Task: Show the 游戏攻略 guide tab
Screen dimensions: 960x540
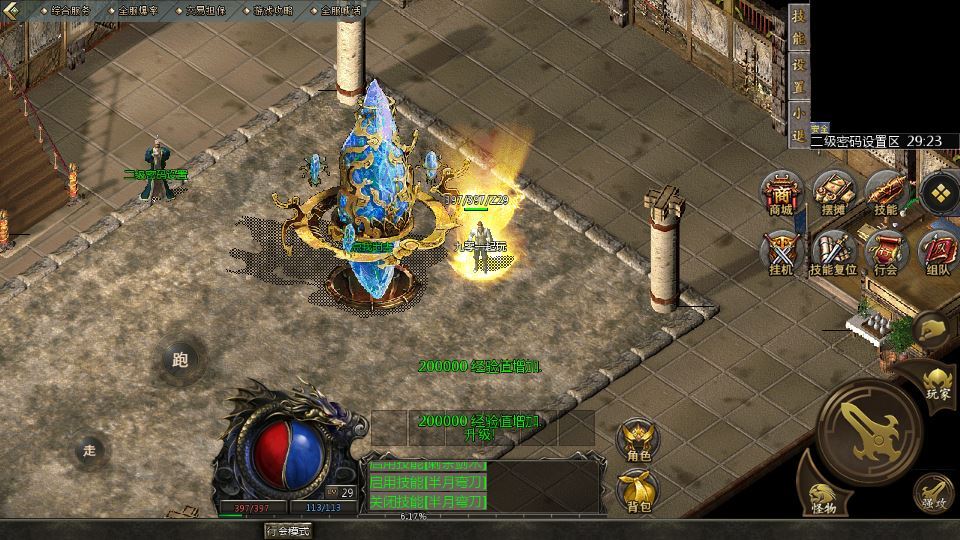Action: click(x=272, y=9)
